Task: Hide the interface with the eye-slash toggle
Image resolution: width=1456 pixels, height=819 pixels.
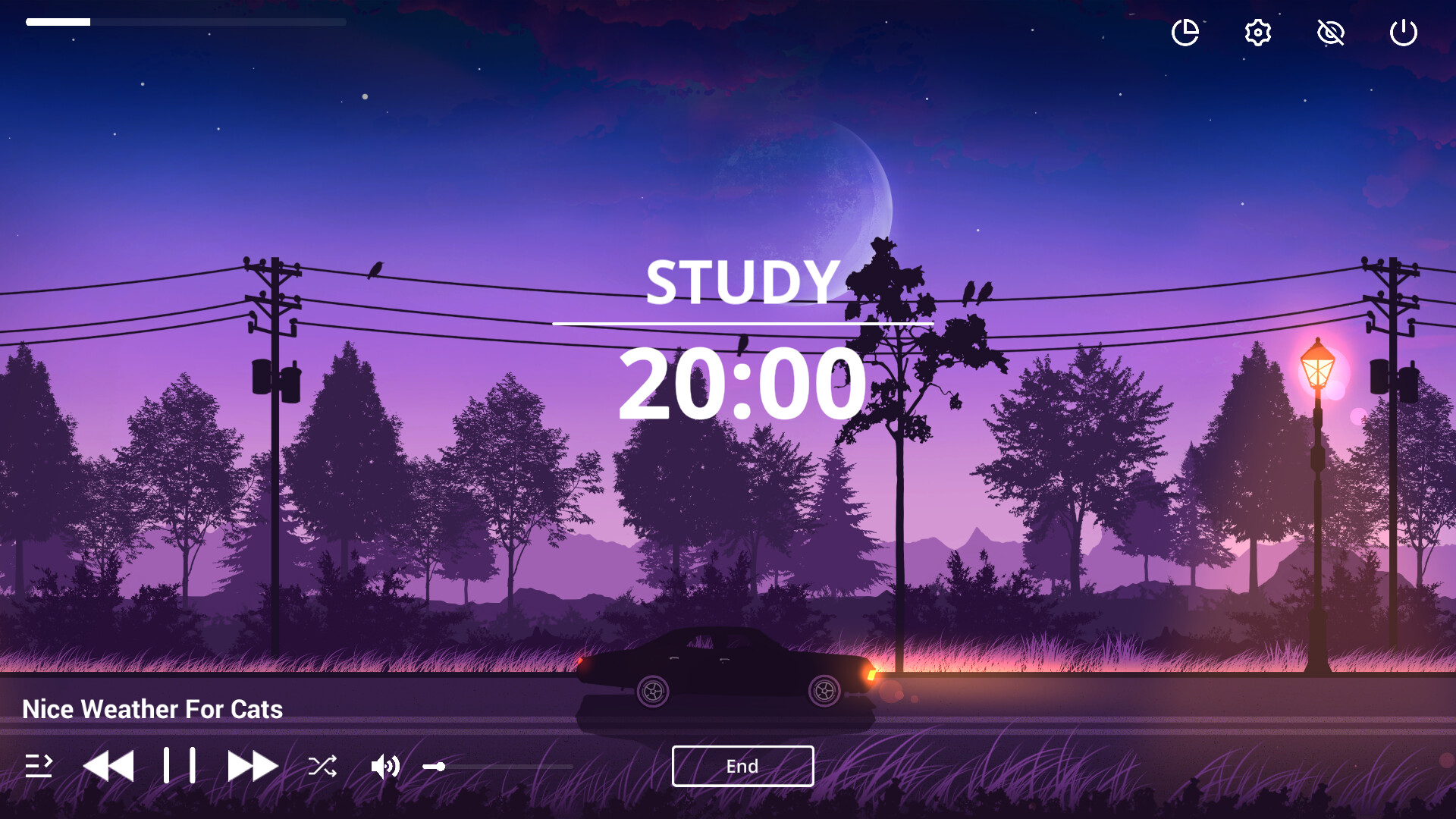Action: (1330, 32)
